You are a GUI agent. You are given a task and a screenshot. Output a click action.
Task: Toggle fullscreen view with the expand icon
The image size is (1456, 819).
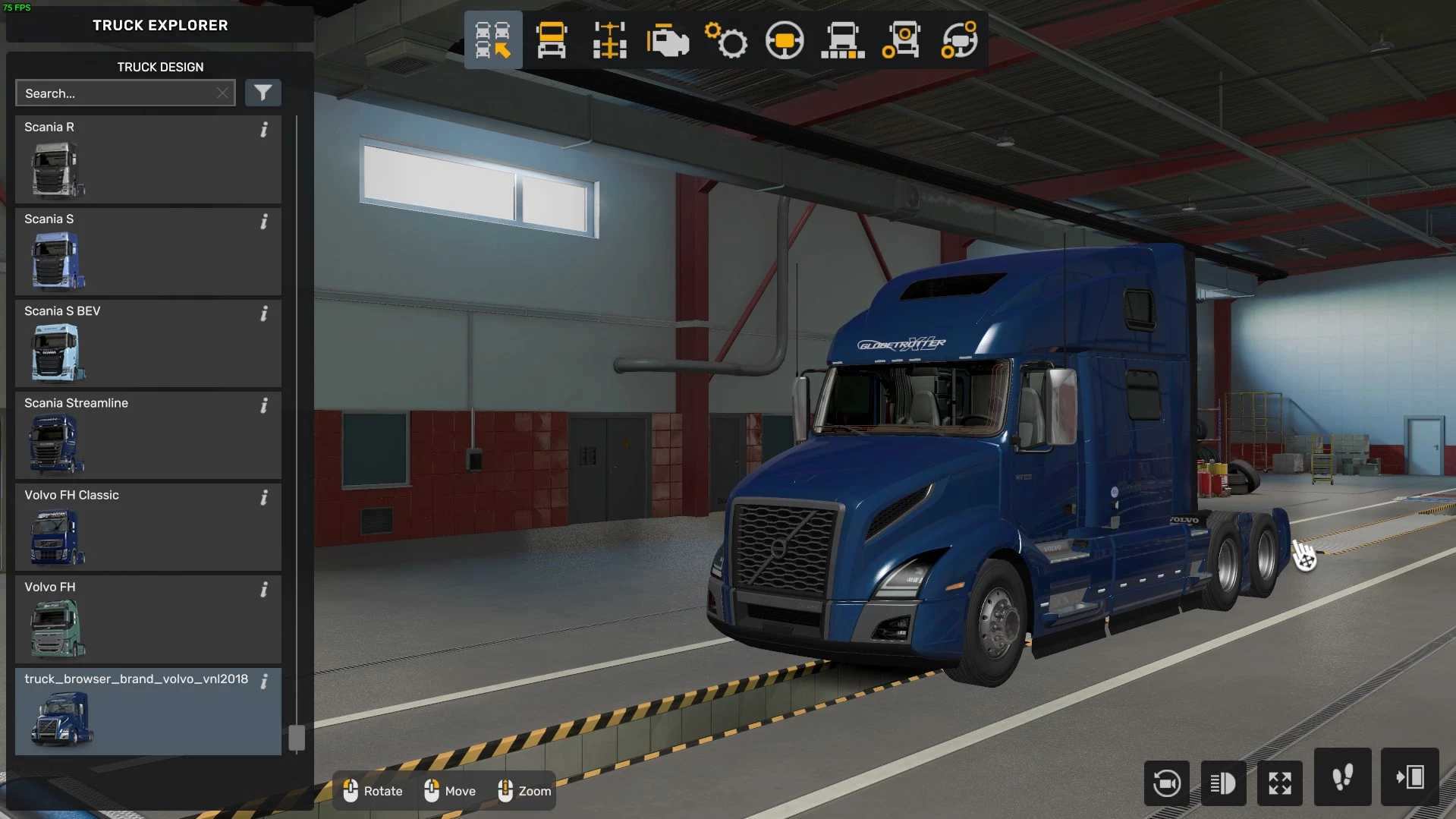tap(1280, 783)
